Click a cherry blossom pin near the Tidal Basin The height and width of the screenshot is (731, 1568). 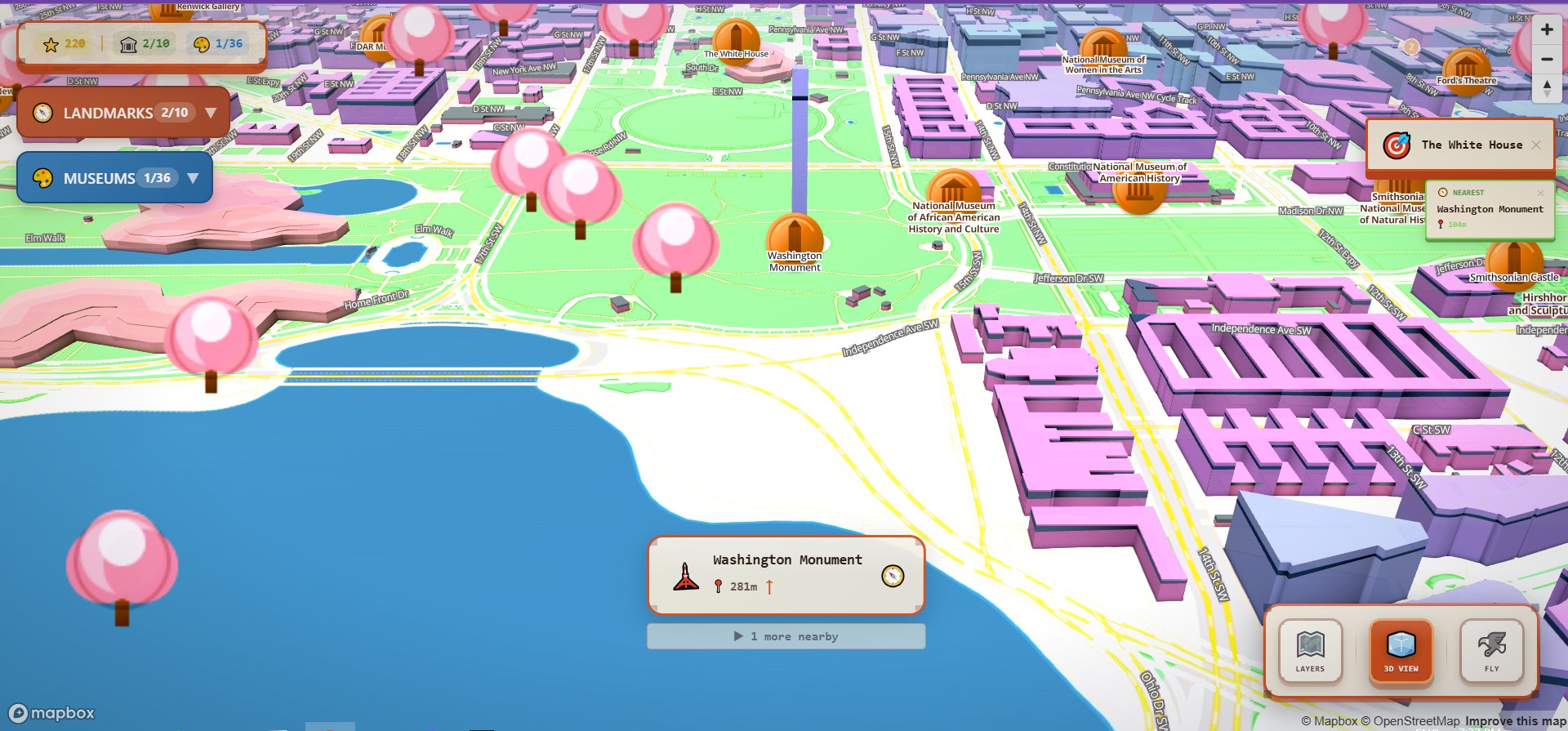point(211,337)
